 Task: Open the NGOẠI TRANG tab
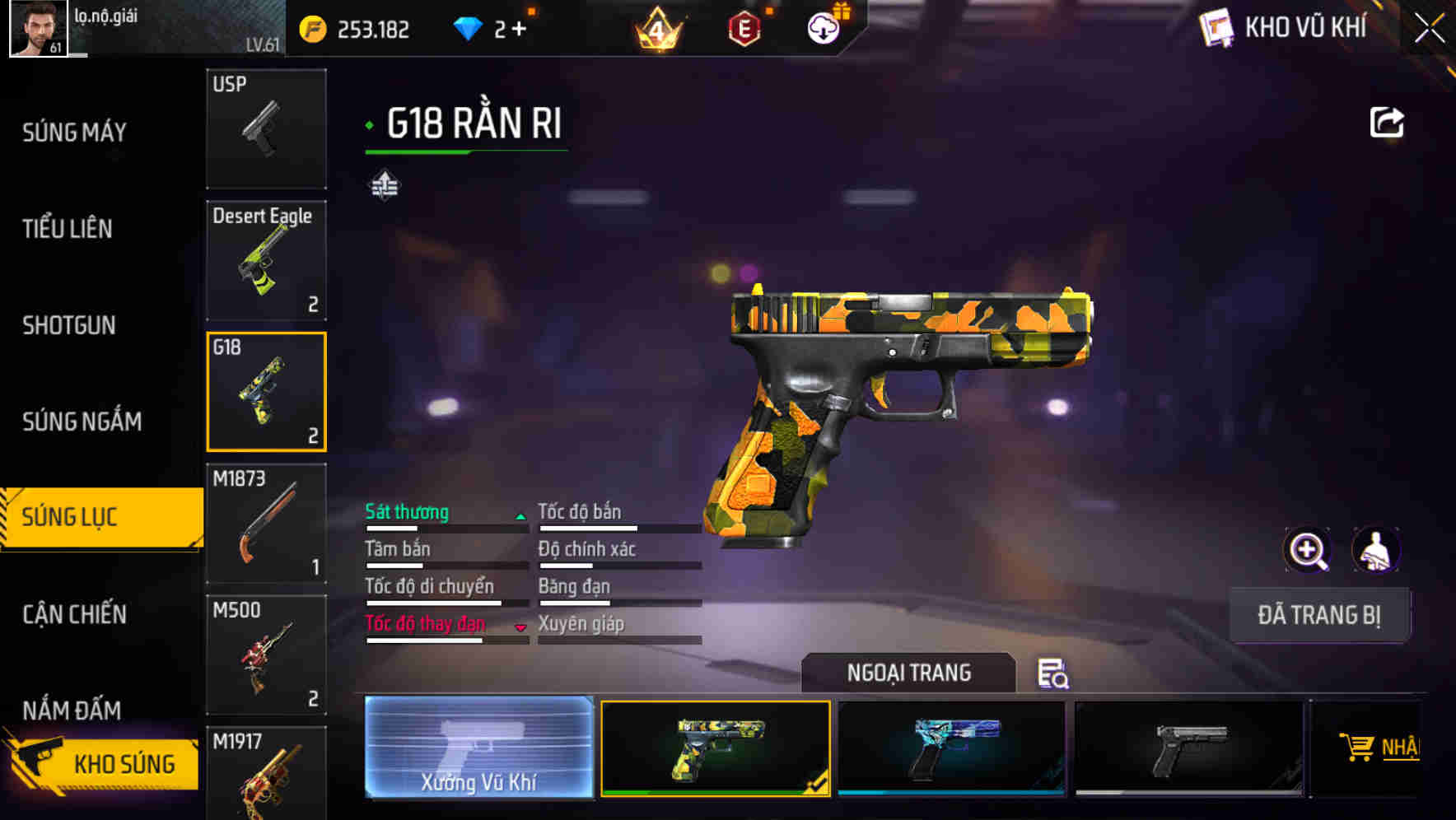pos(909,672)
